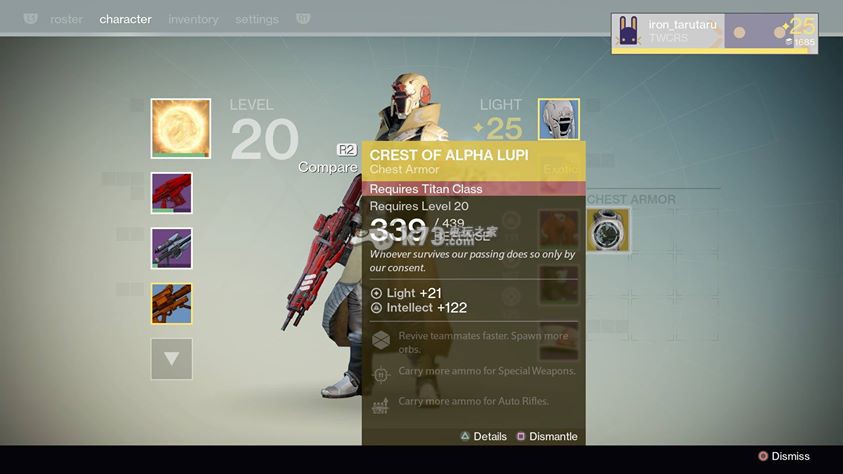843x474 pixels.
Task: Click the downward arrow slot box
Action: tap(171, 359)
